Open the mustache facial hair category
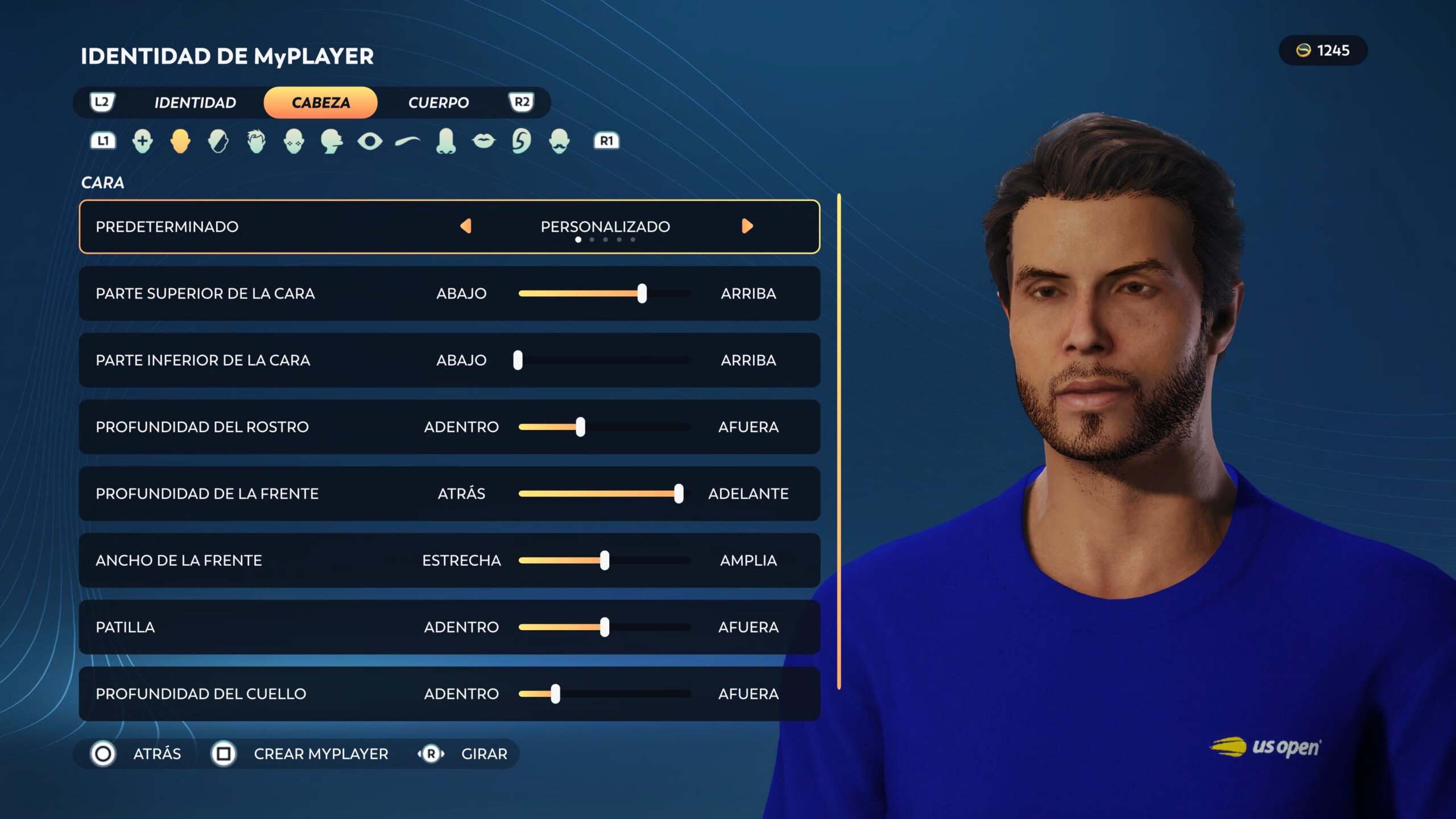 (559, 141)
